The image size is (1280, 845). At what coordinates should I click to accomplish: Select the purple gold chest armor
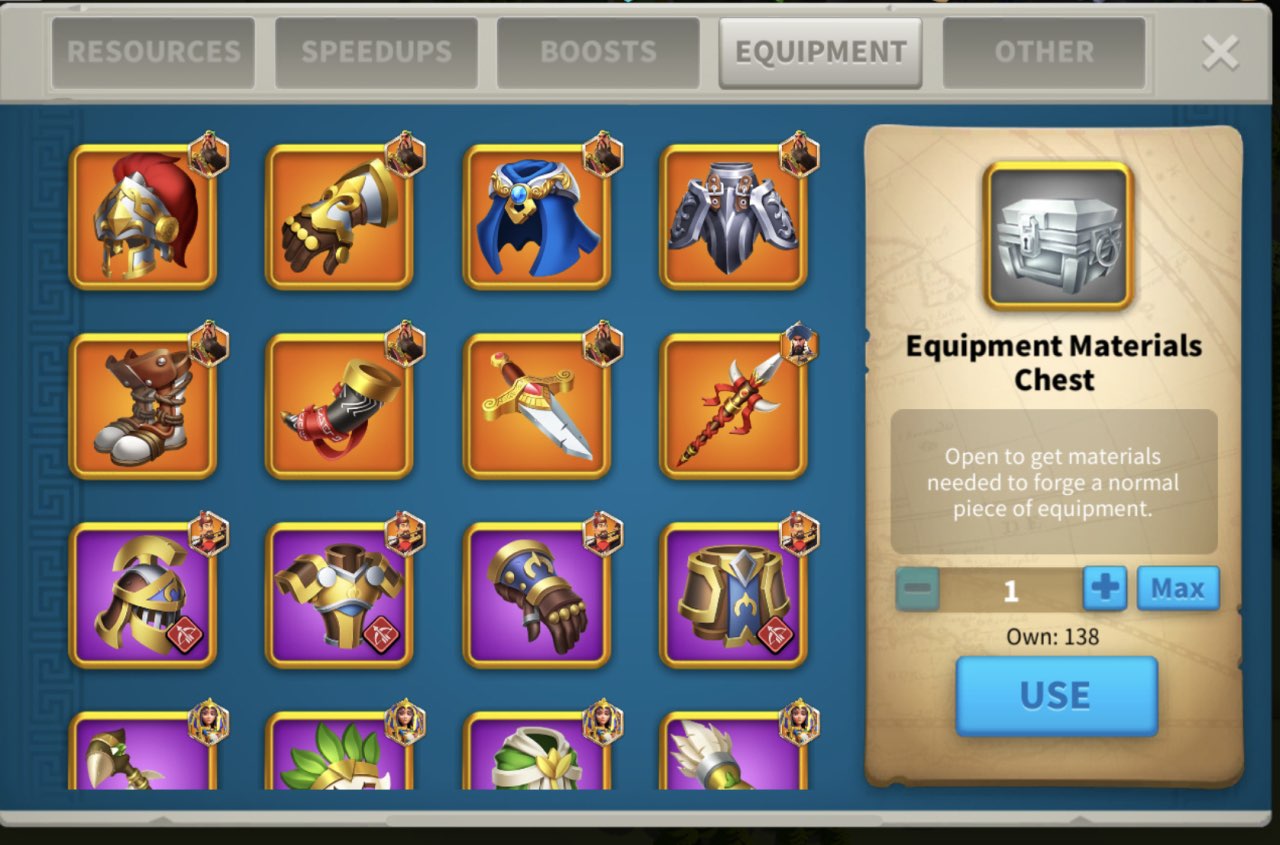pos(339,595)
